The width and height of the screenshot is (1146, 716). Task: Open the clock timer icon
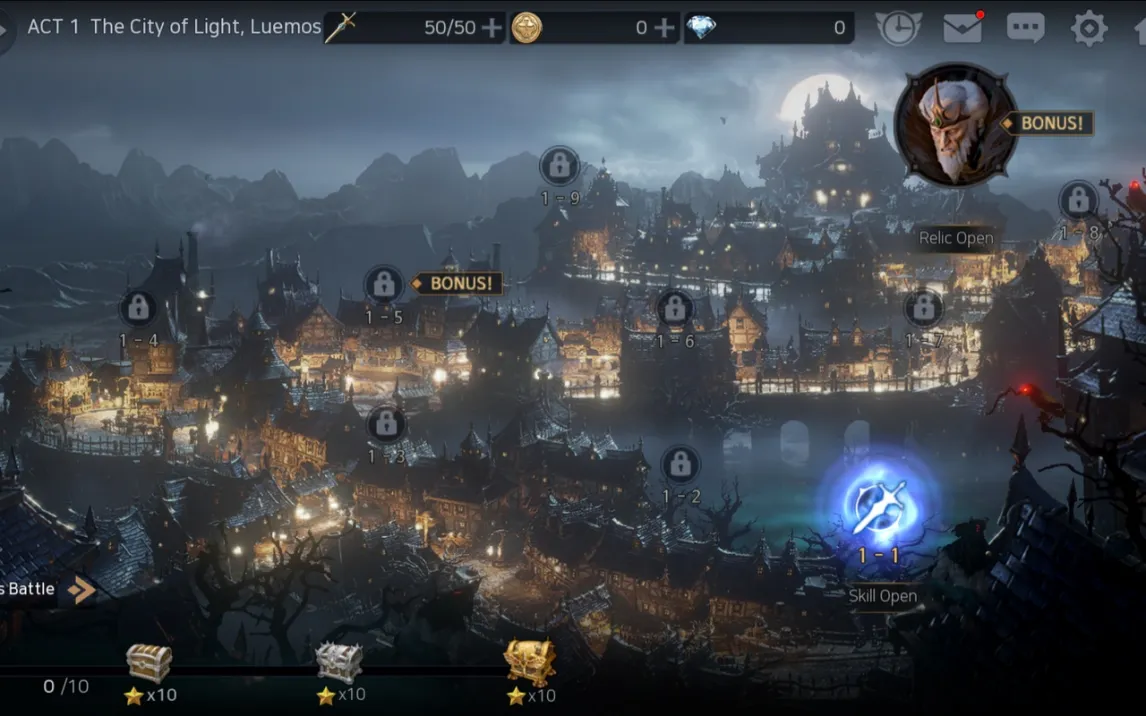point(898,28)
